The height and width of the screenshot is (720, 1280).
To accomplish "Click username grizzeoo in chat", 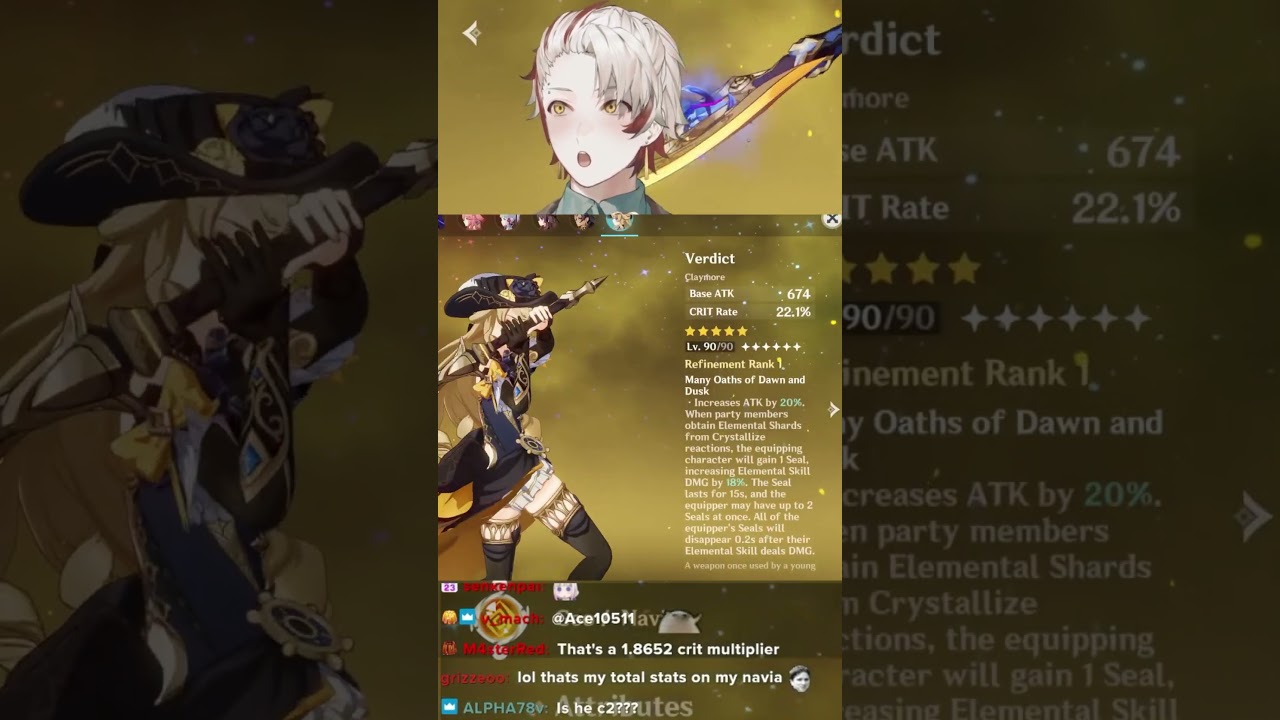I will [x=472, y=677].
